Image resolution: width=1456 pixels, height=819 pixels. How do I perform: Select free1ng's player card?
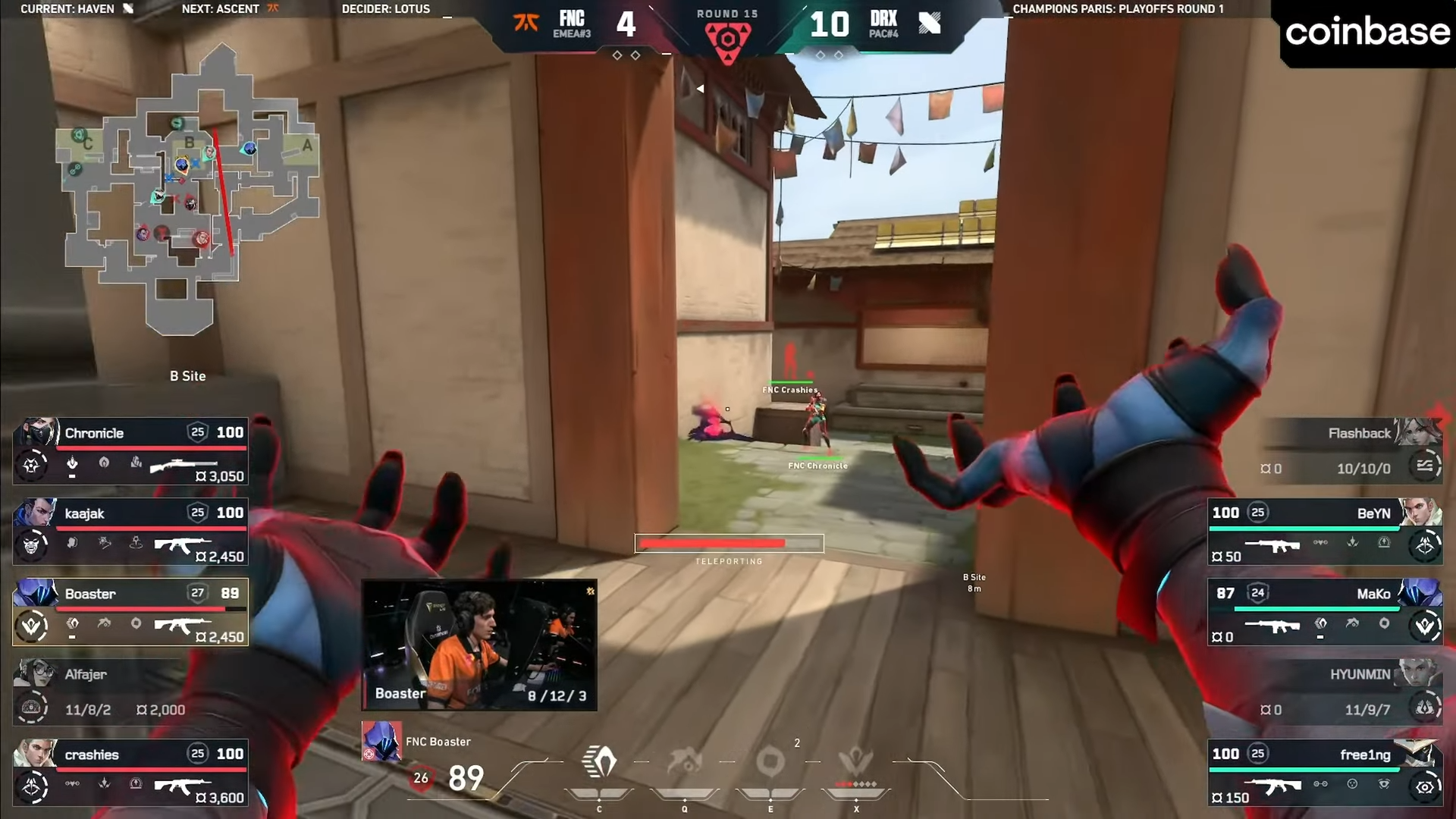1324,773
